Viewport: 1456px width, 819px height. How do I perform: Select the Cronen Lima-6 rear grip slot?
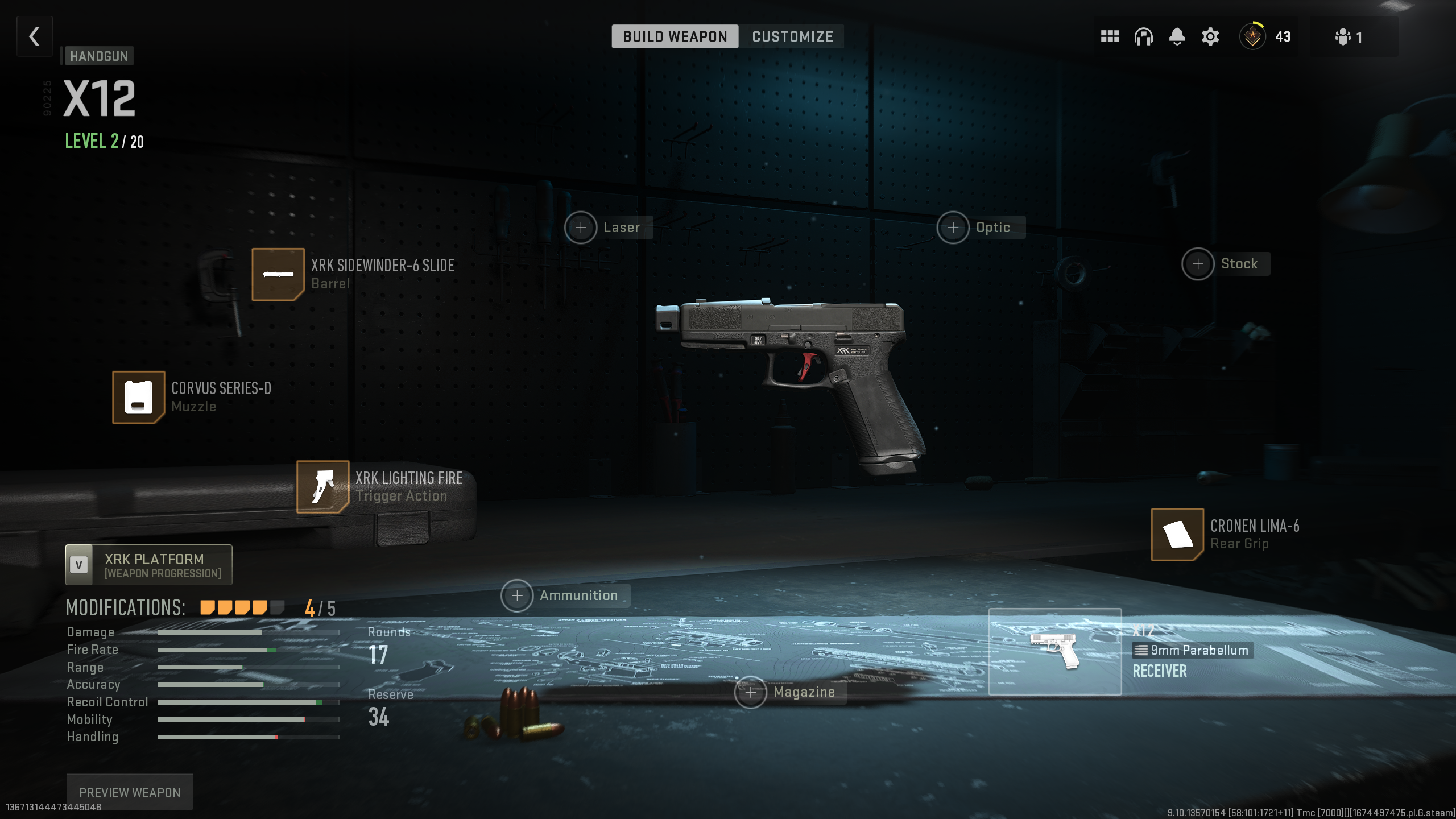(1177, 535)
